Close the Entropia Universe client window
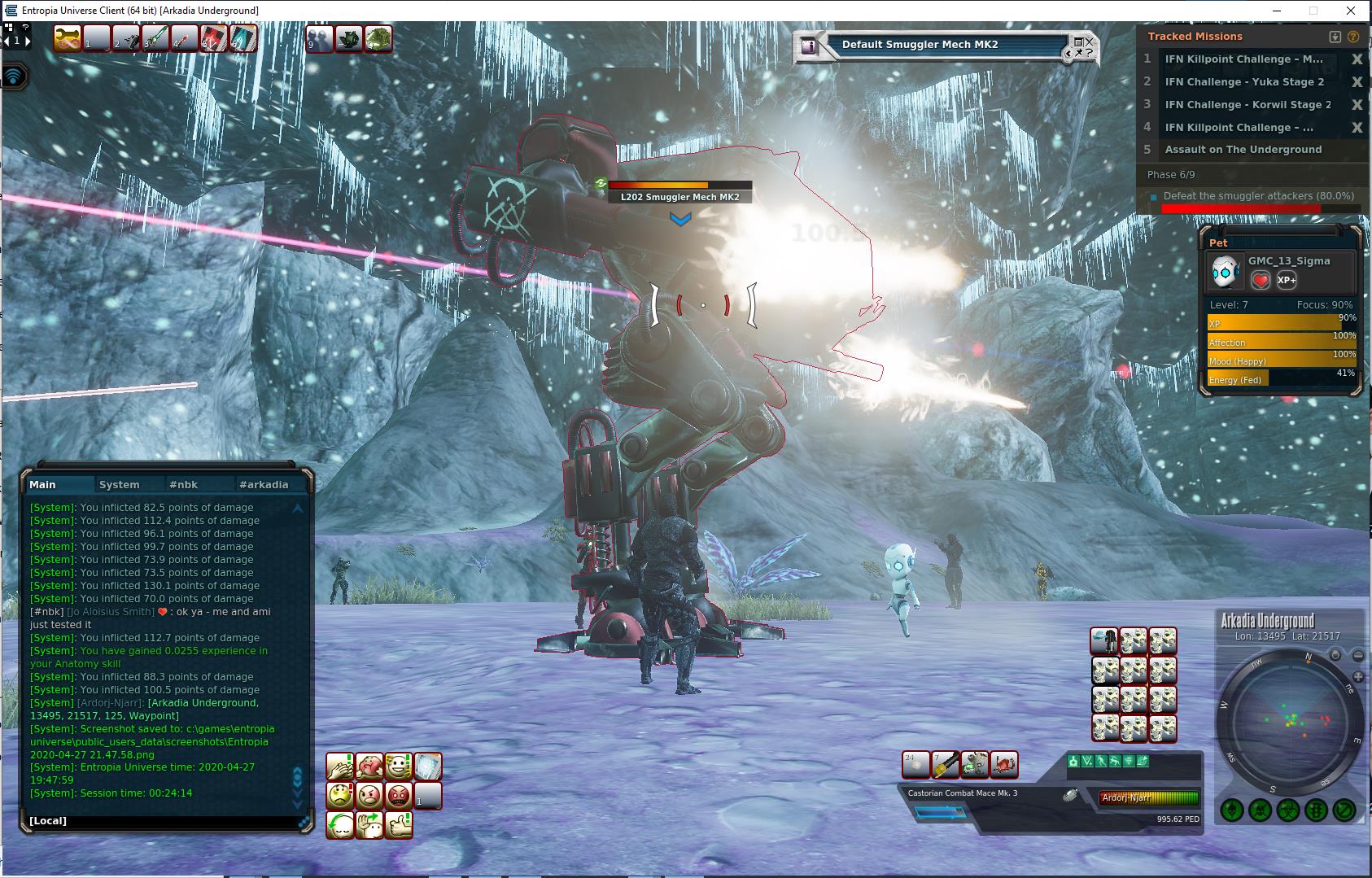Image resolution: width=1372 pixels, height=878 pixels. pos(1352,11)
